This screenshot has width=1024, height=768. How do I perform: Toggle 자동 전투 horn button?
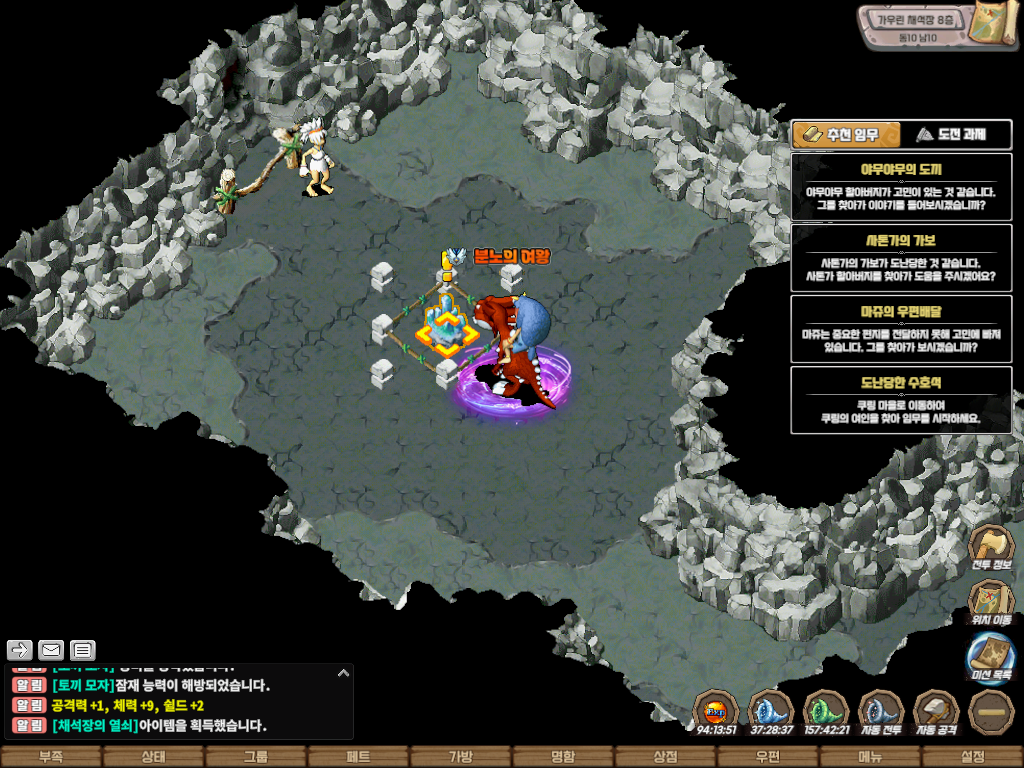pos(881,711)
